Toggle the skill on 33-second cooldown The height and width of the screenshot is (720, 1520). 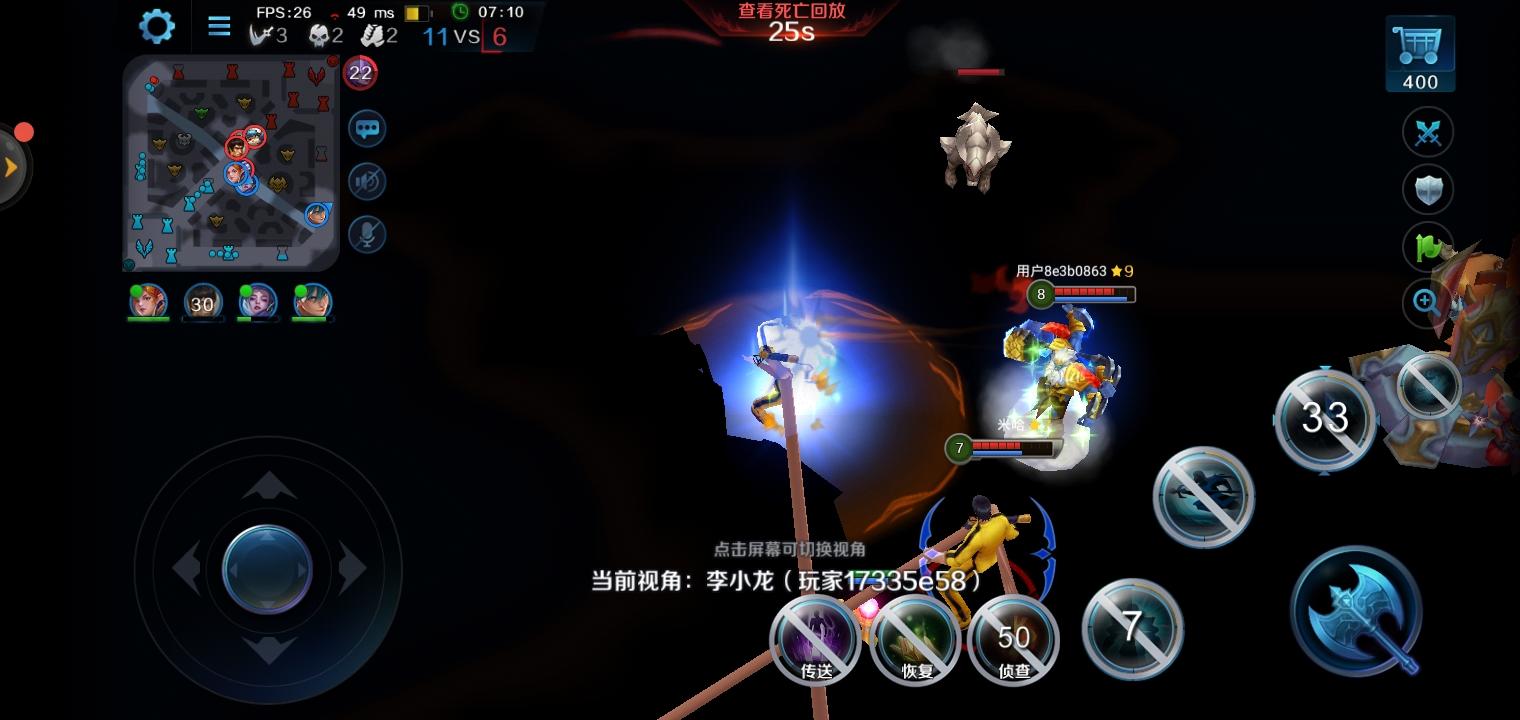[x=1325, y=420]
